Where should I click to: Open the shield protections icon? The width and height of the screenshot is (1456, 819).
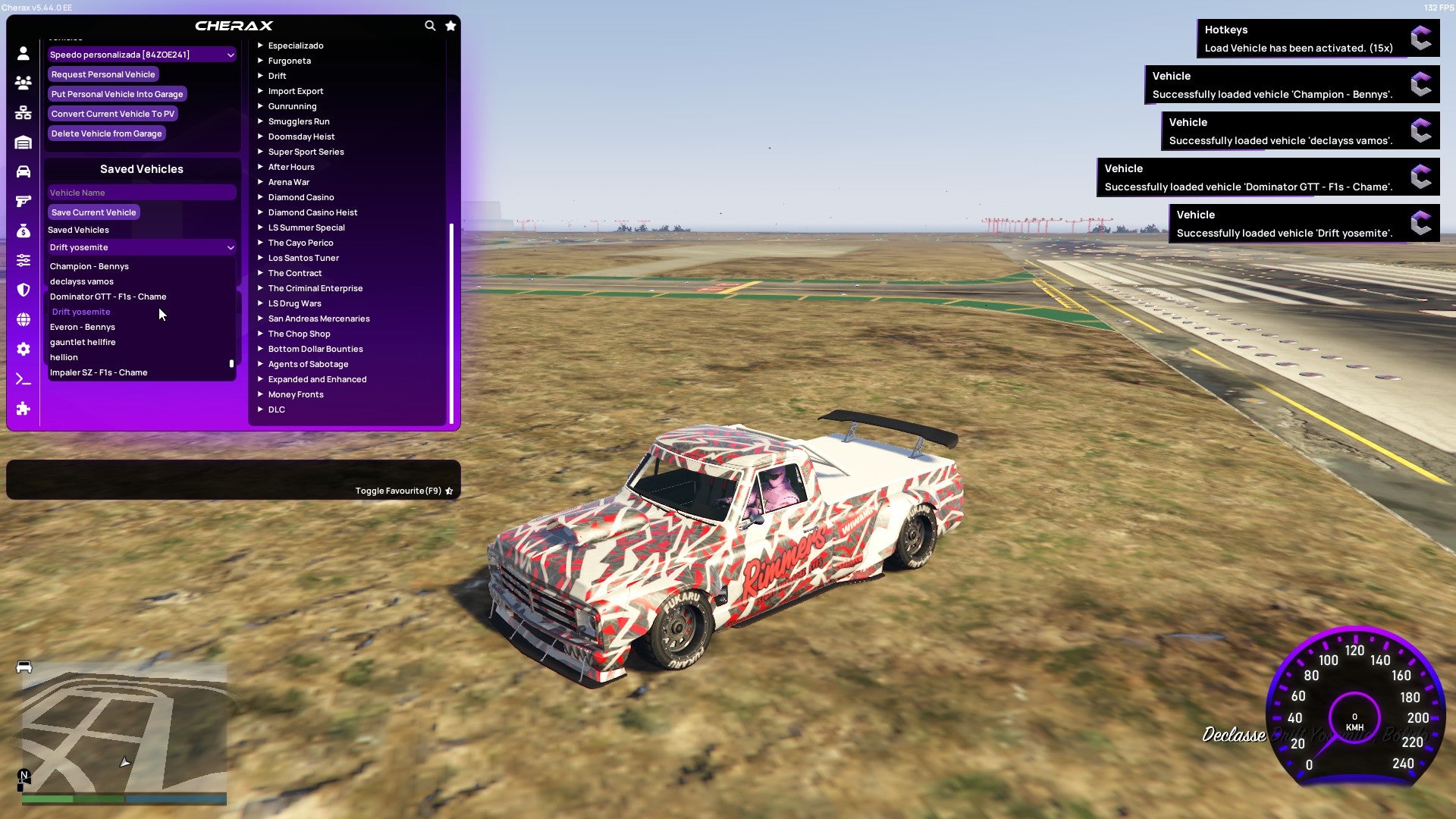[23, 290]
